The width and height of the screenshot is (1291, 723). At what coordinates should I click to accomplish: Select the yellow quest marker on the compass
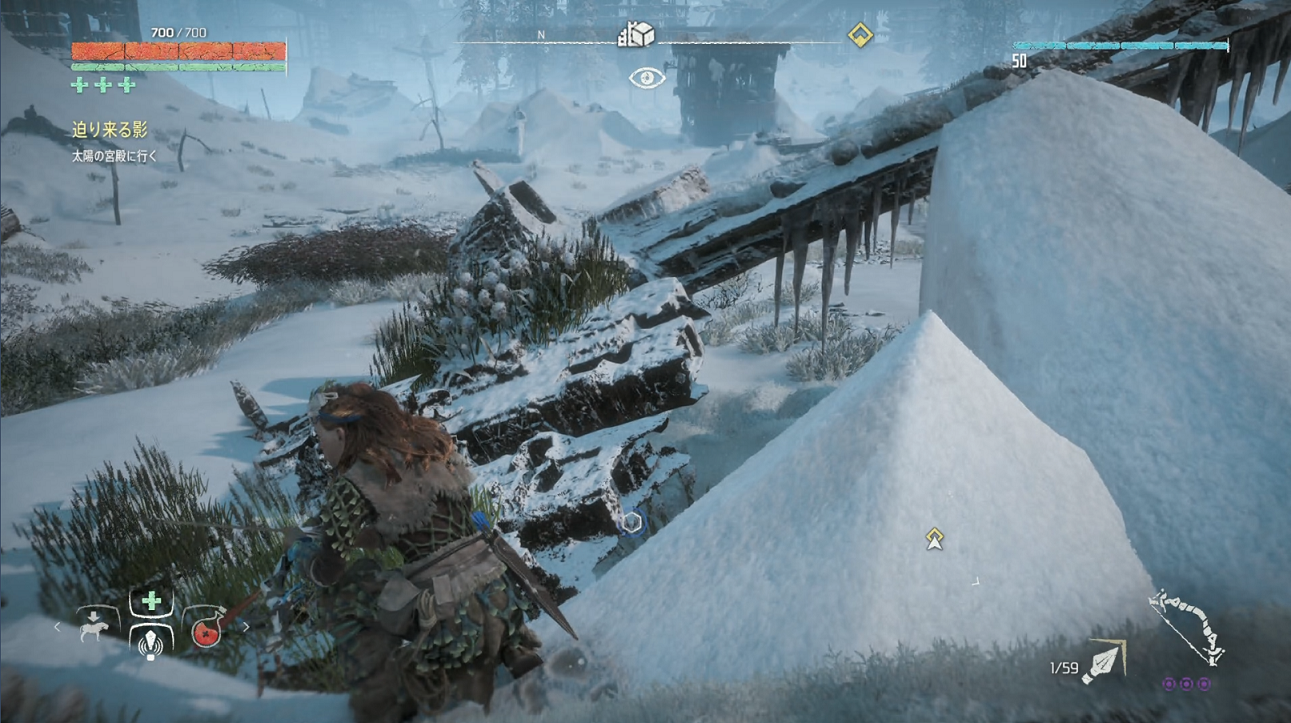pyautogui.click(x=860, y=36)
